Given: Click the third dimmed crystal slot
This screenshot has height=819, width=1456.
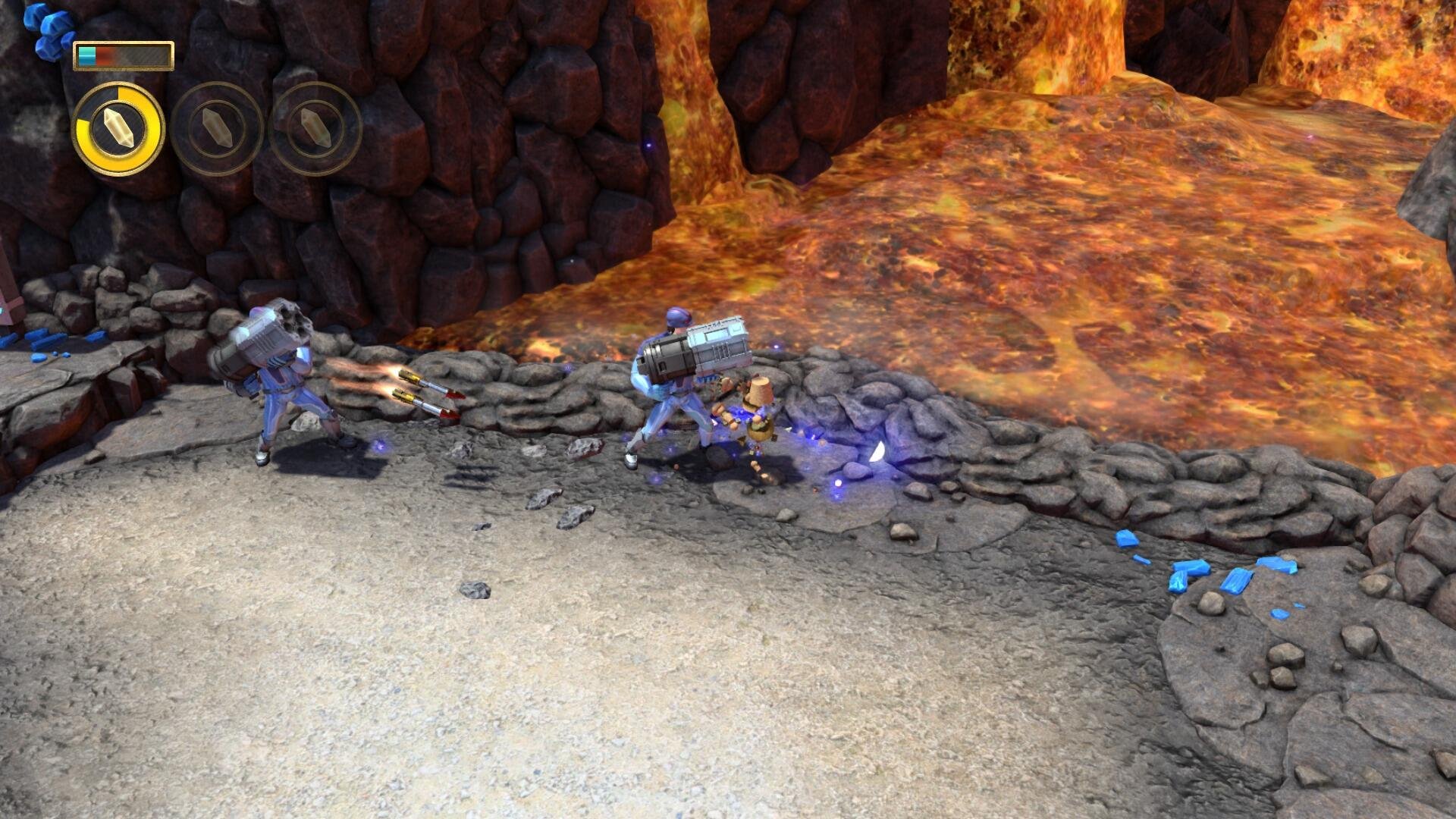Looking at the screenshot, I should (x=313, y=129).
